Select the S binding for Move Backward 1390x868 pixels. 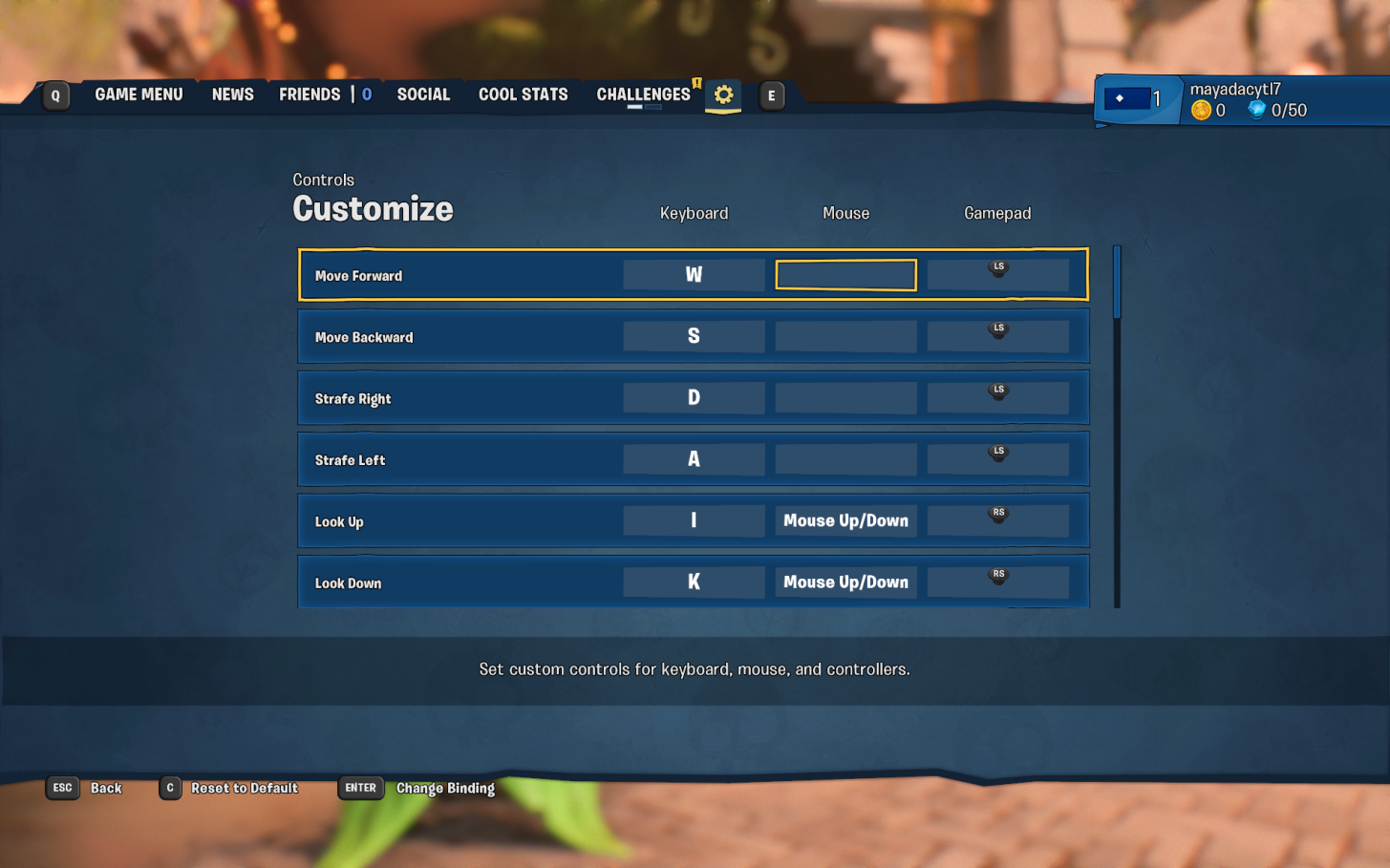(x=694, y=335)
